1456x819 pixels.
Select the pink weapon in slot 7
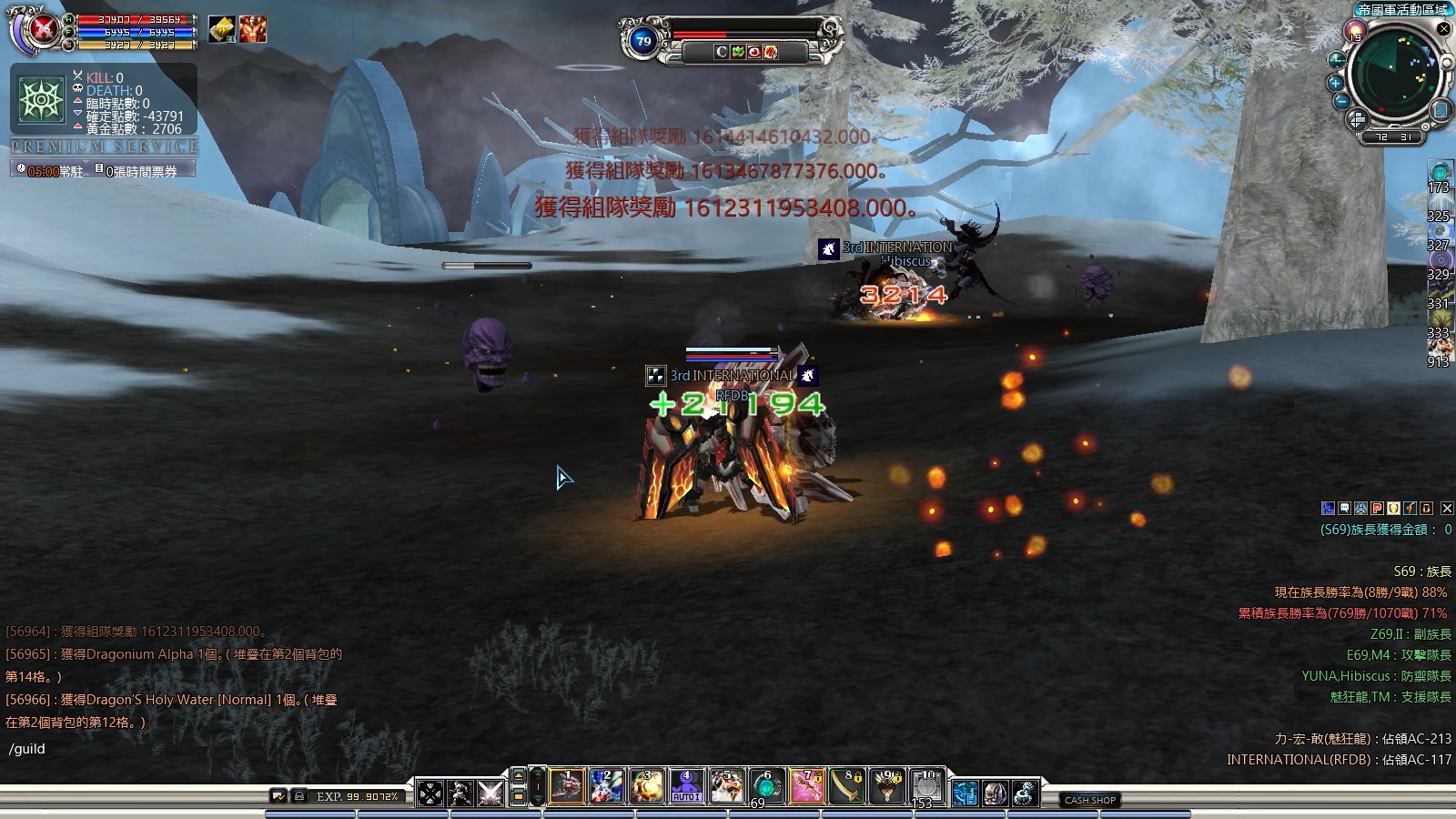point(806,787)
